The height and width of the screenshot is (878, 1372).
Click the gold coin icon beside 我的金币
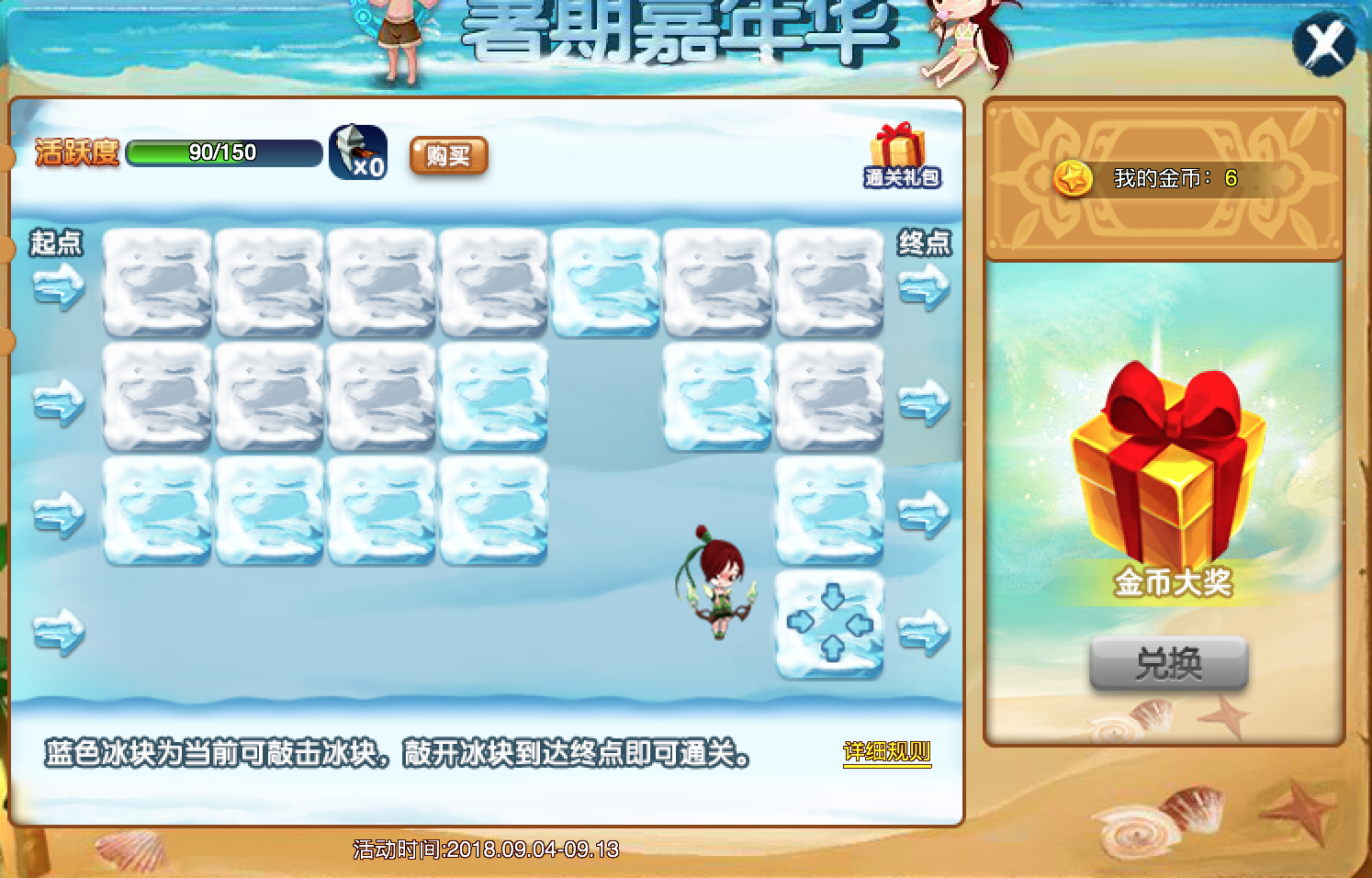tap(1072, 178)
